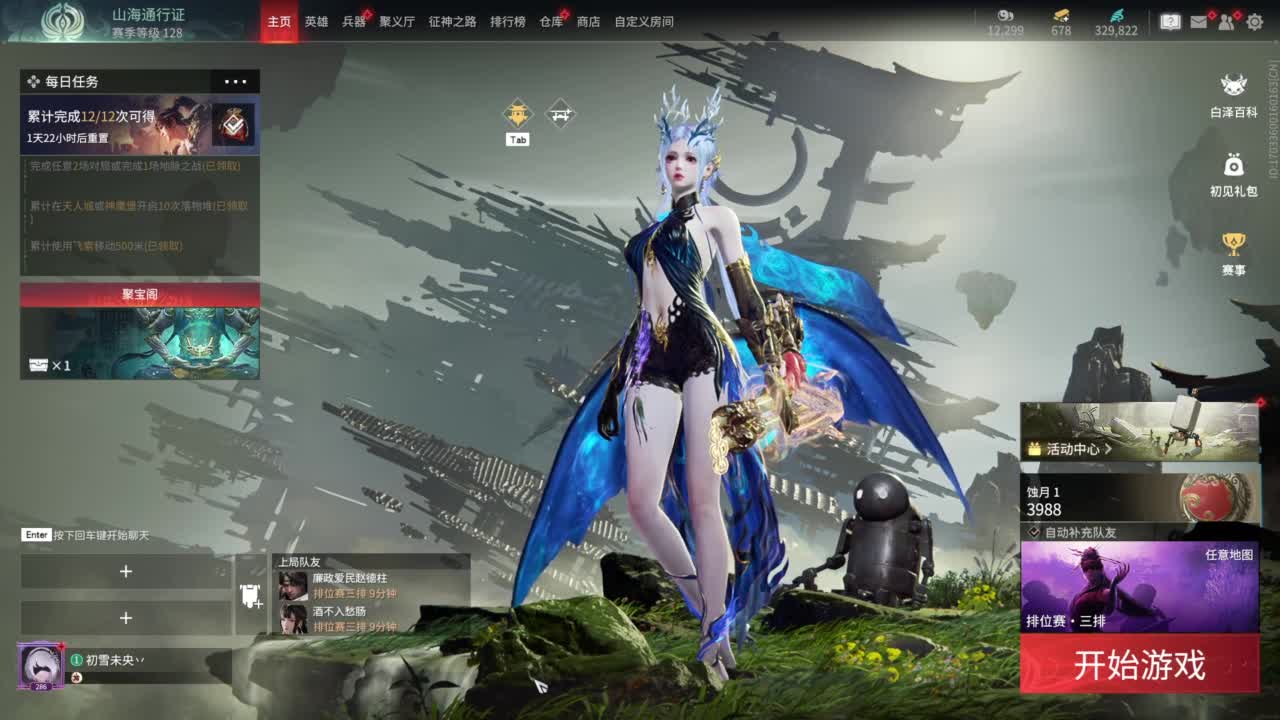This screenshot has height=720, width=1280.
Task: Open the help handbook icon beside the mail
Action: (1173, 22)
